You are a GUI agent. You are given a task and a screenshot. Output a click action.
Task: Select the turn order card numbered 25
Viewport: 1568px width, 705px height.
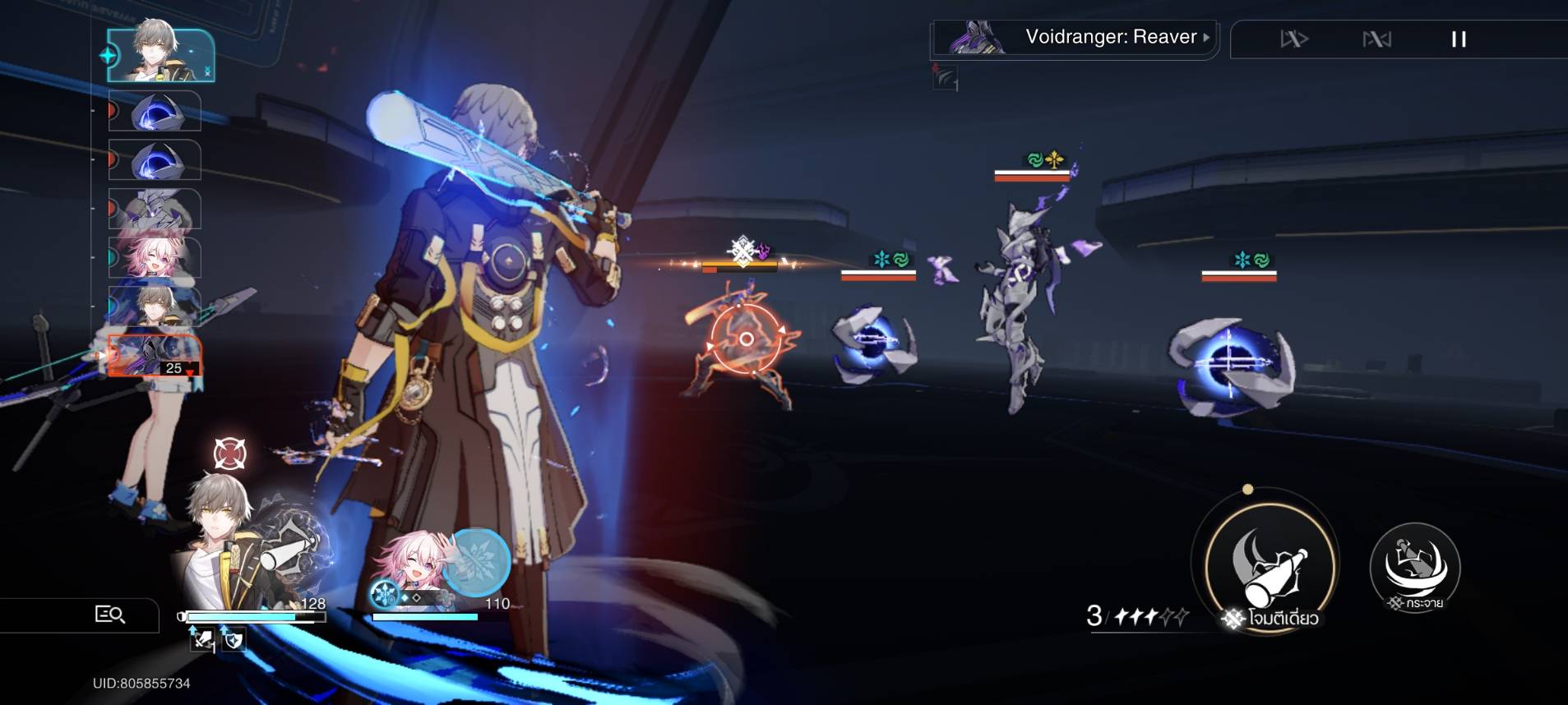155,355
